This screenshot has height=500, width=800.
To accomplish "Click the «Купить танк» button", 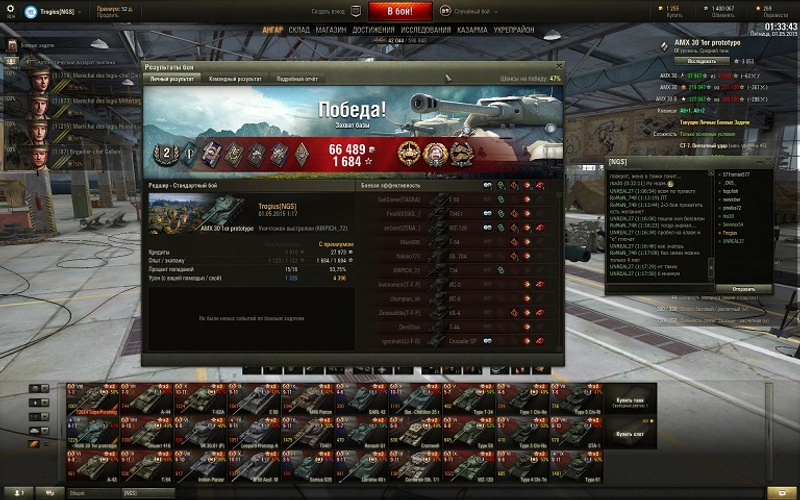I will tap(631, 402).
